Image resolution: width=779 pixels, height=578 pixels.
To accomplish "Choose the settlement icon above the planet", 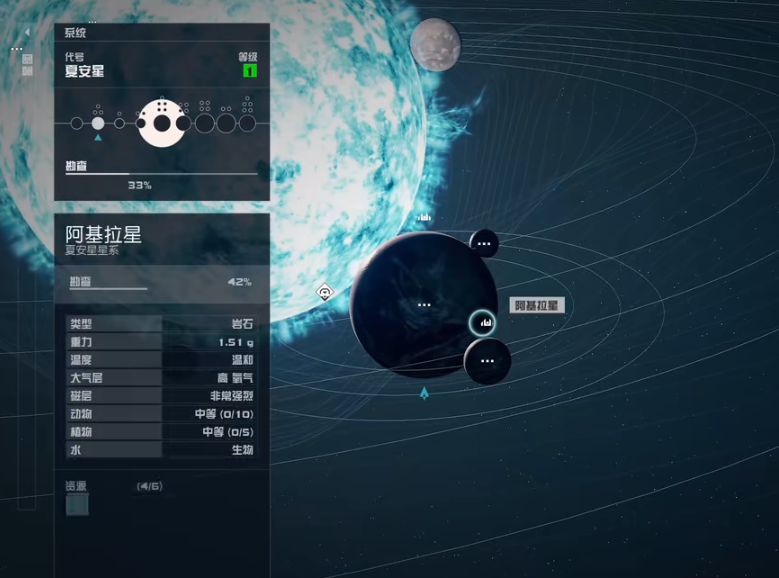I will [x=424, y=216].
